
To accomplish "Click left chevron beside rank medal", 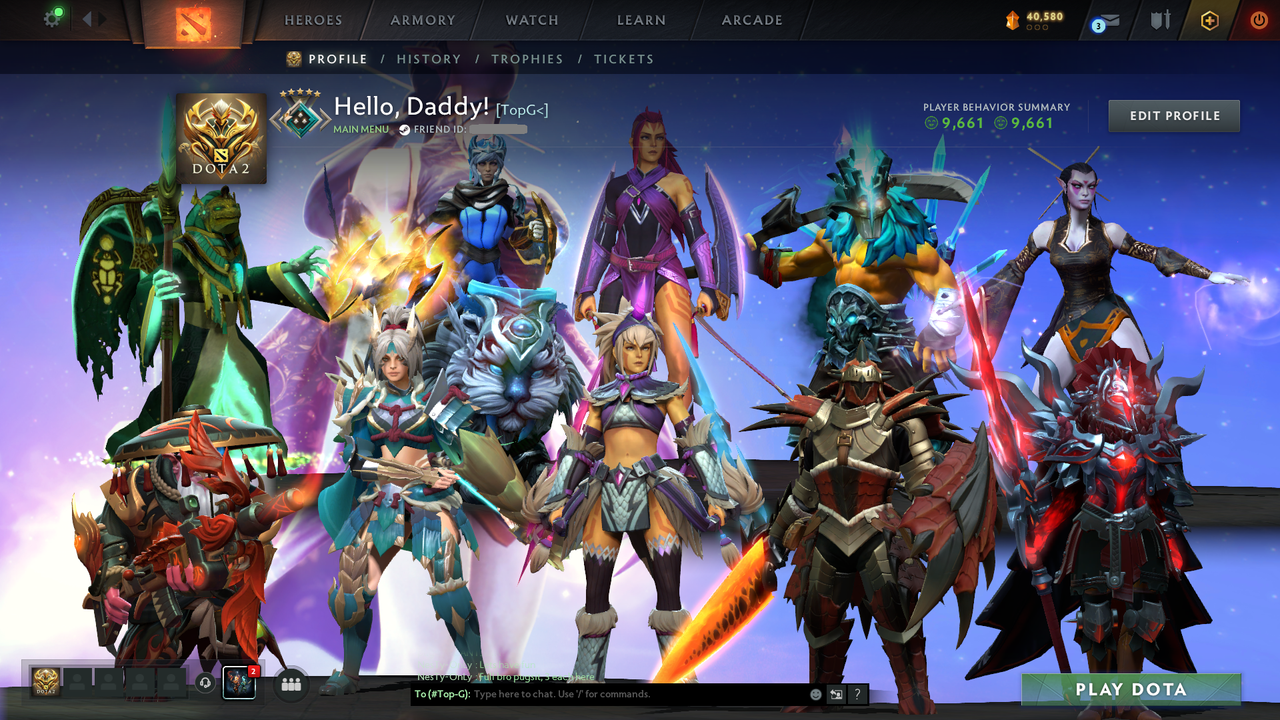I will [274, 120].
